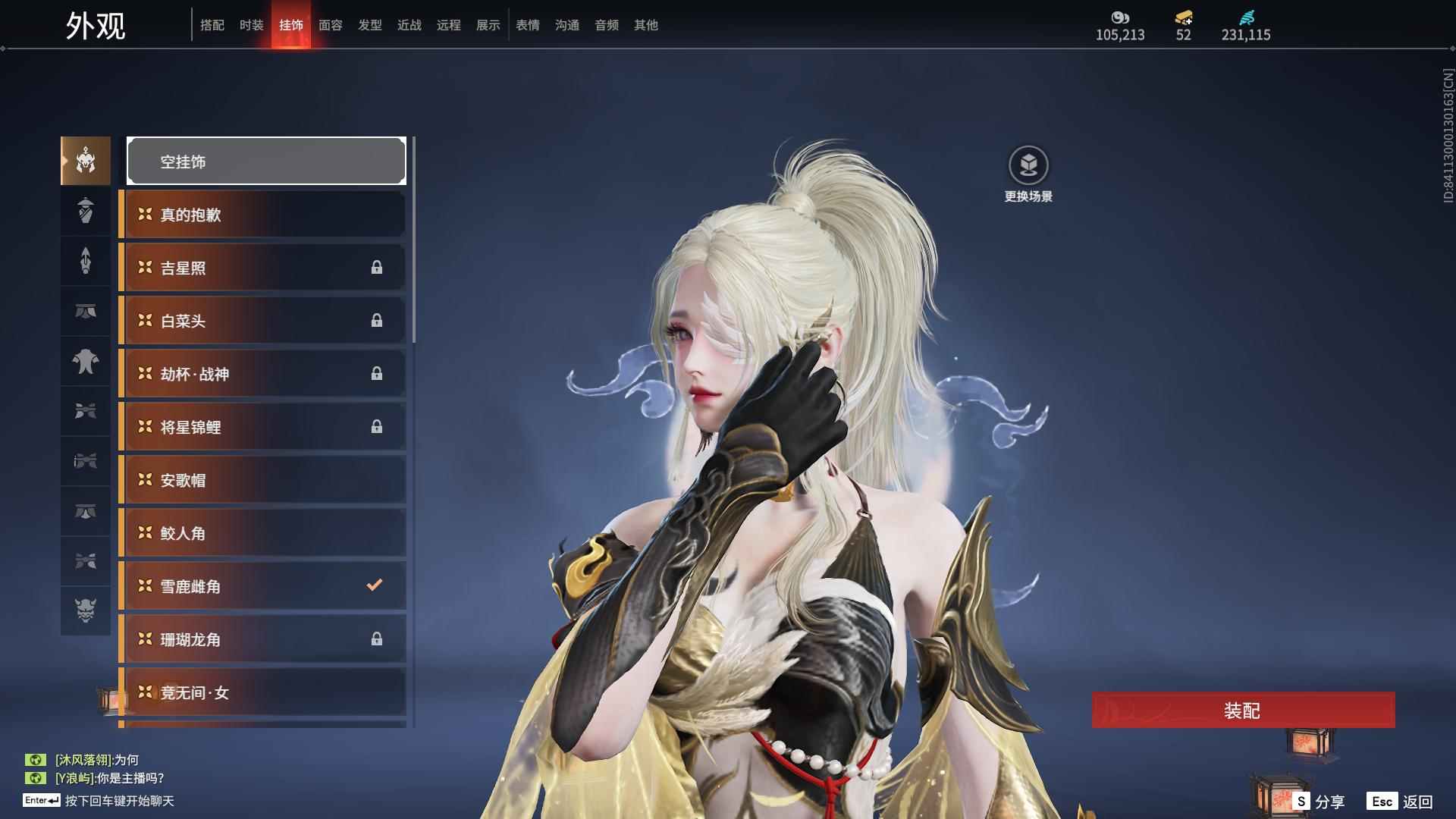Select the equipped 雪鹿雌角 accessory
Screen dimensions: 1456x819
262,586
